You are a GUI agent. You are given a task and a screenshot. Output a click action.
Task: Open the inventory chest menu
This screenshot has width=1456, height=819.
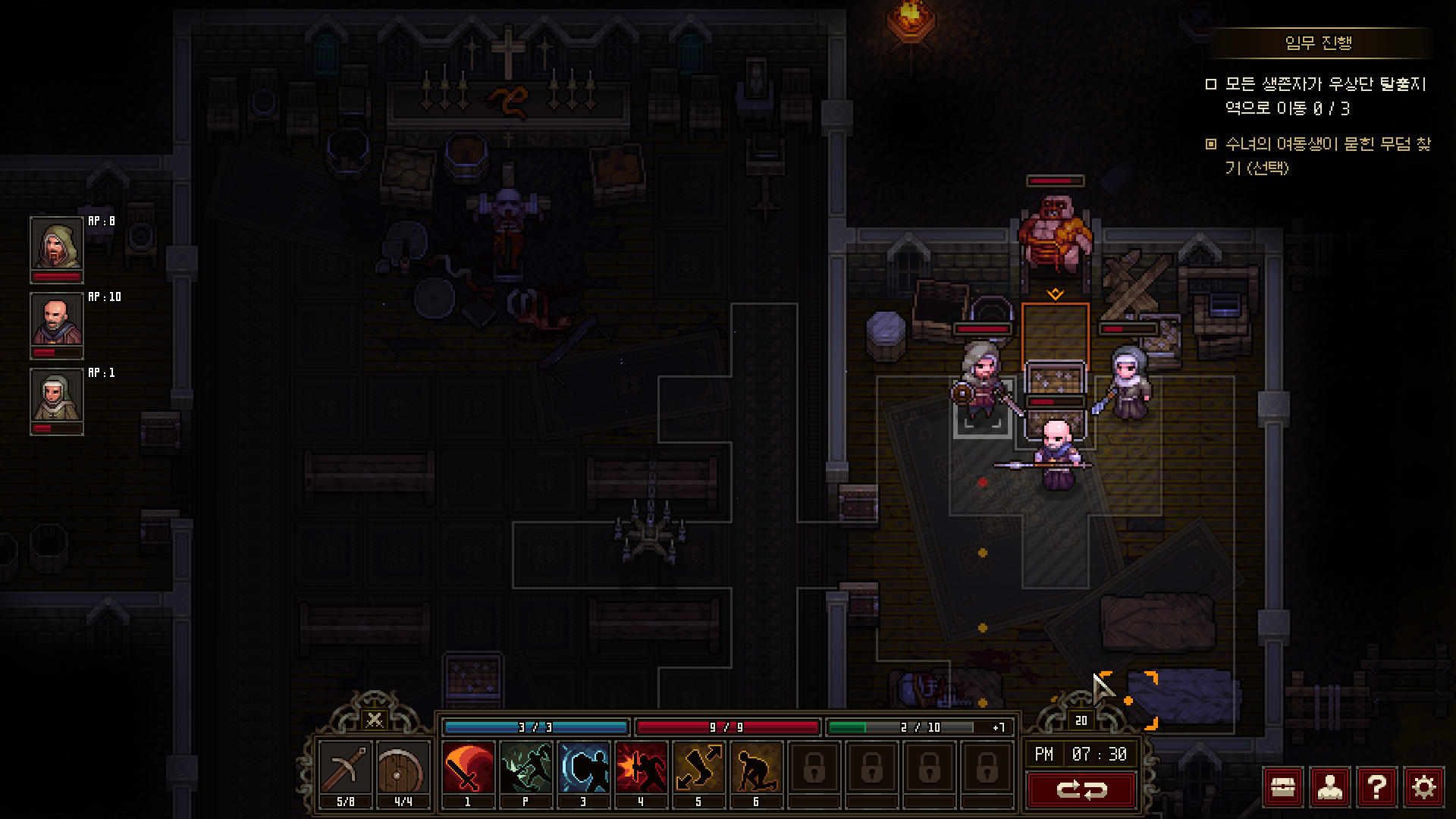pyautogui.click(x=1282, y=788)
